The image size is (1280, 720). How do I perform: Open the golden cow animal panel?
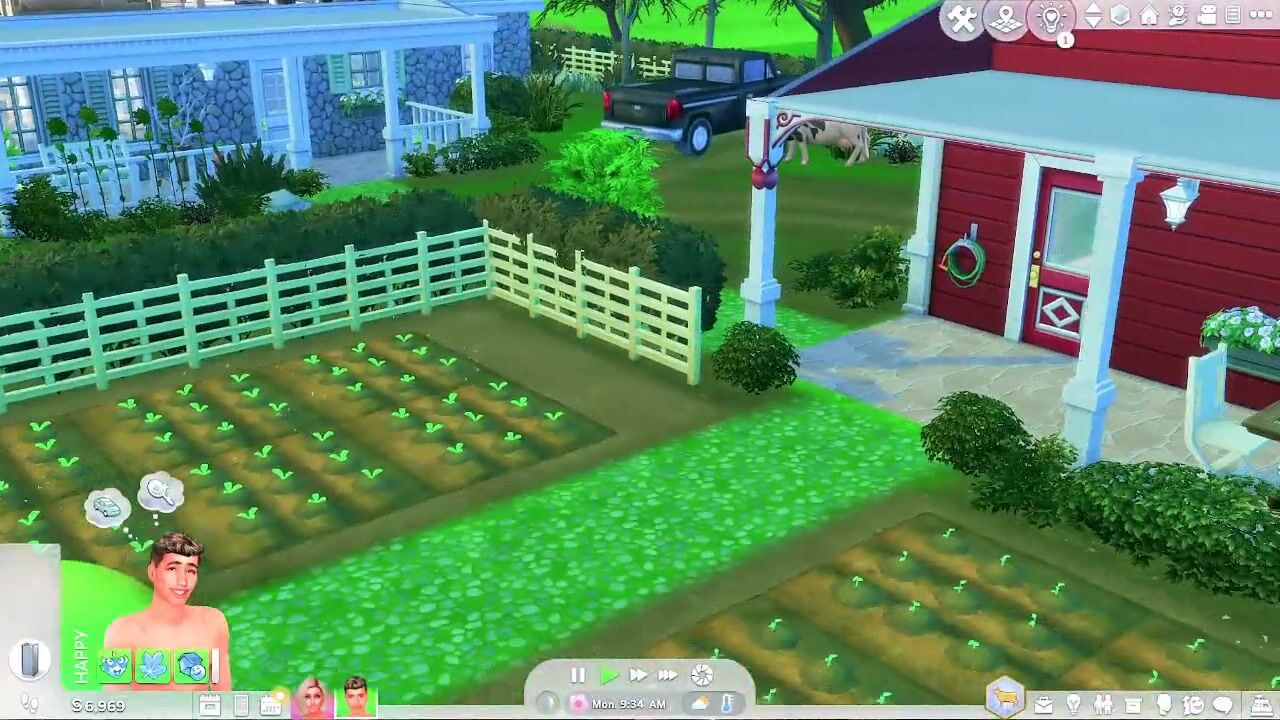1006,698
